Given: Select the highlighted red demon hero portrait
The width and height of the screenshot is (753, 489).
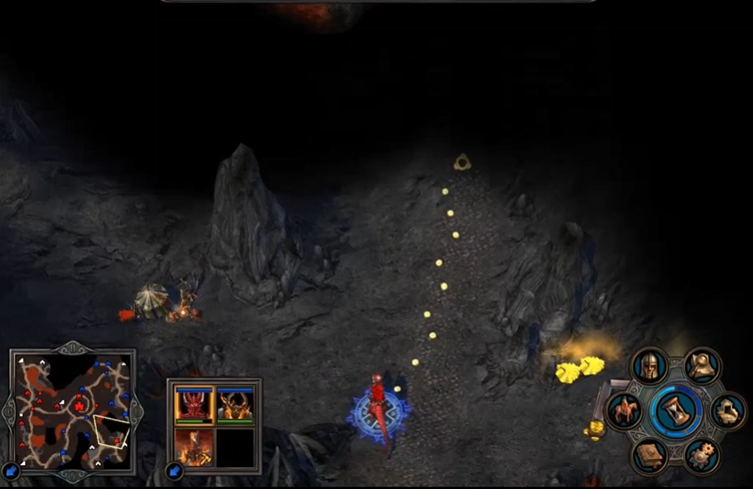Looking at the screenshot, I should click(193, 404).
